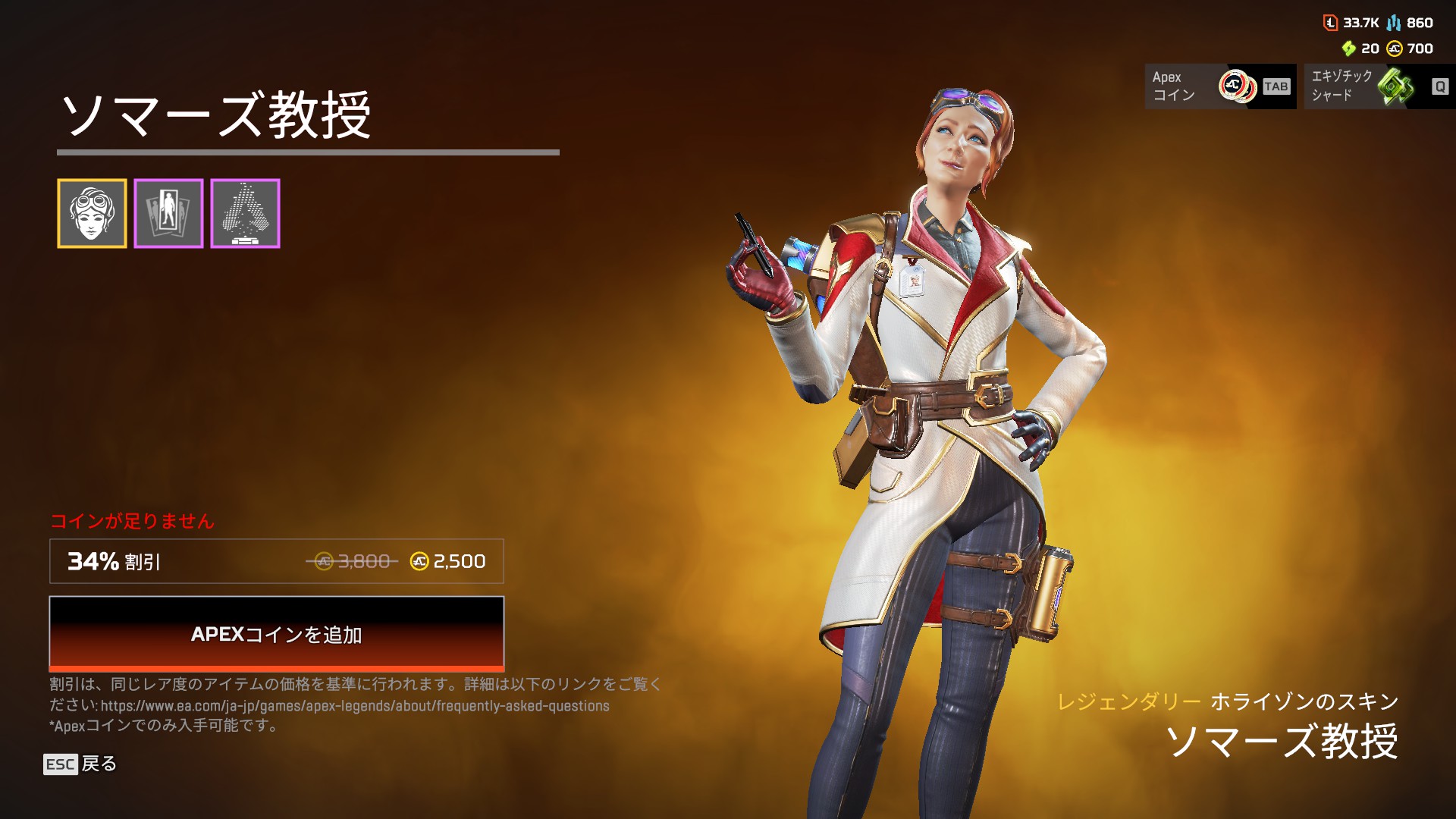Click the APEXコインを追加 button
Image resolution: width=1456 pixels, height=819 pixels.
click(x=276, y=633)
